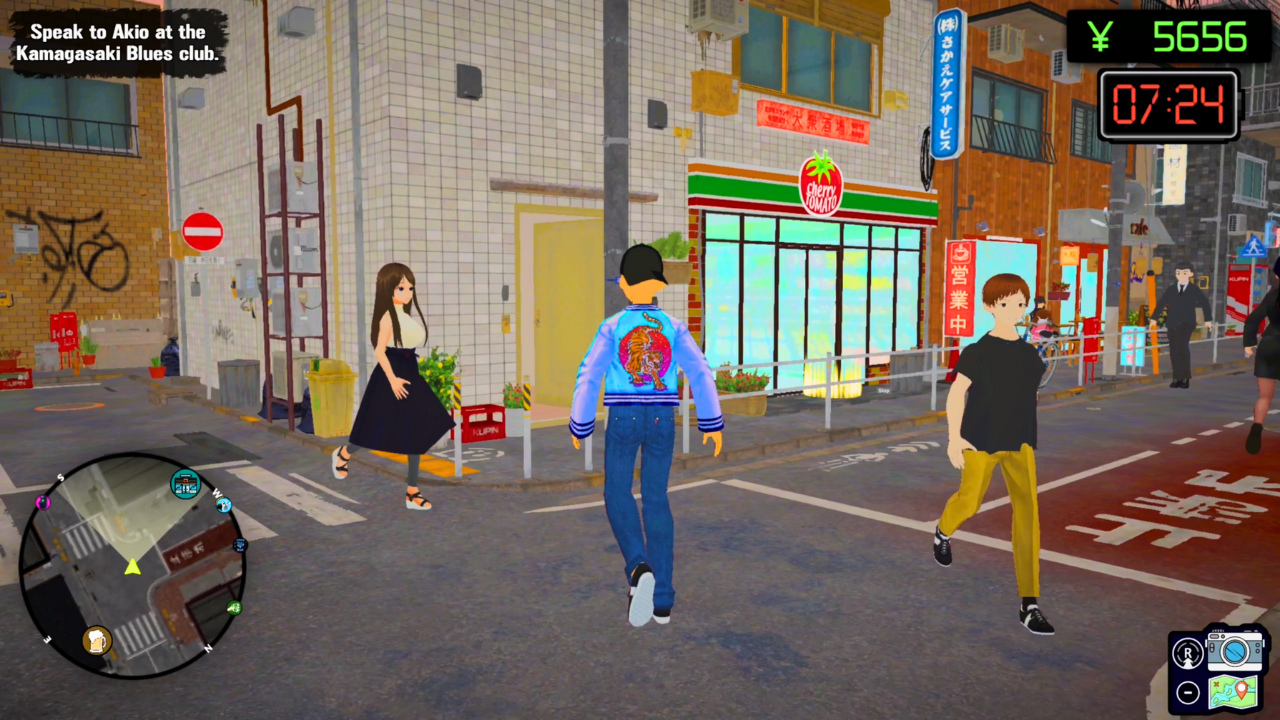Click the red 07:24 clock display
This screenshot has height=720, width=1280.
(x=1168, y=104)
